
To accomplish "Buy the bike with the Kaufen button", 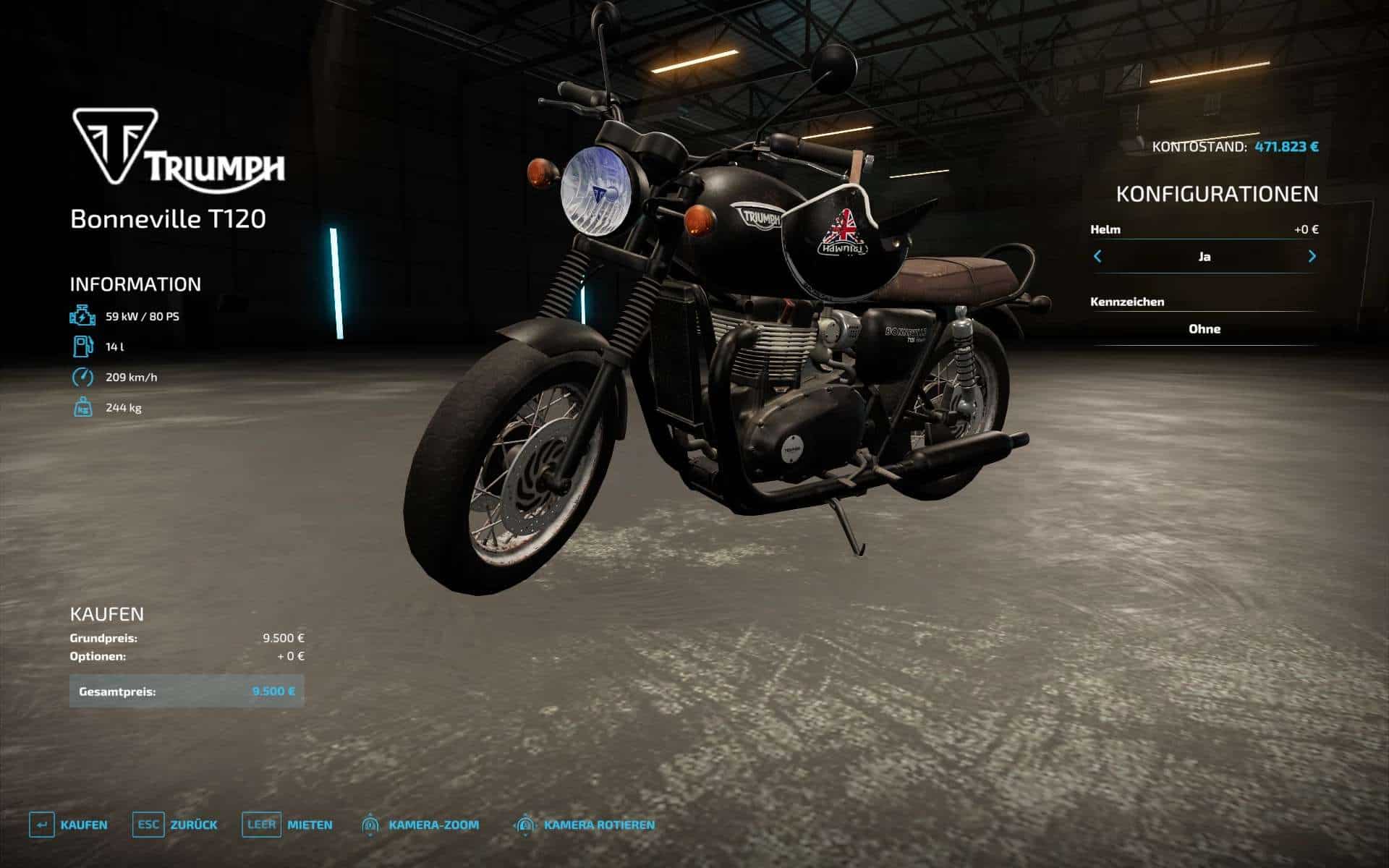I will [69, 825].
